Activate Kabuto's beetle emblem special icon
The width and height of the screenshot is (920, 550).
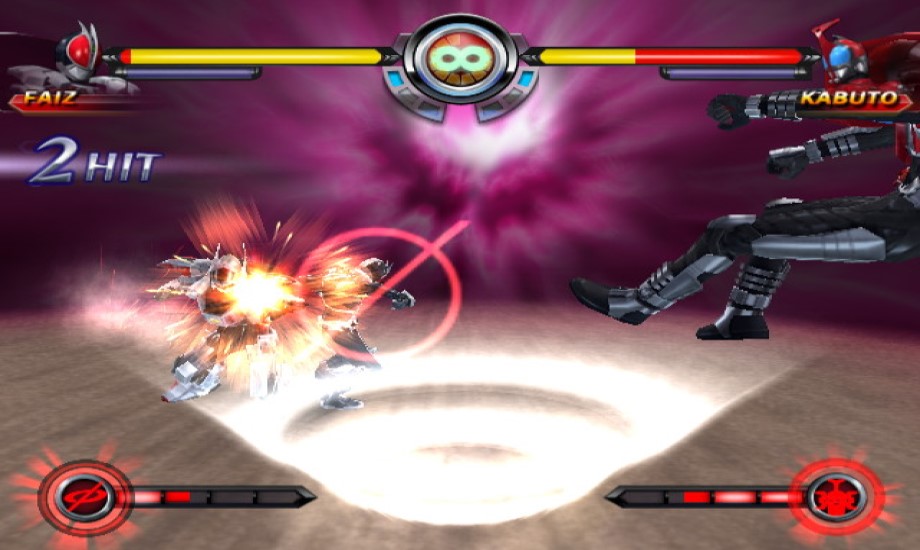pos(831,495)
